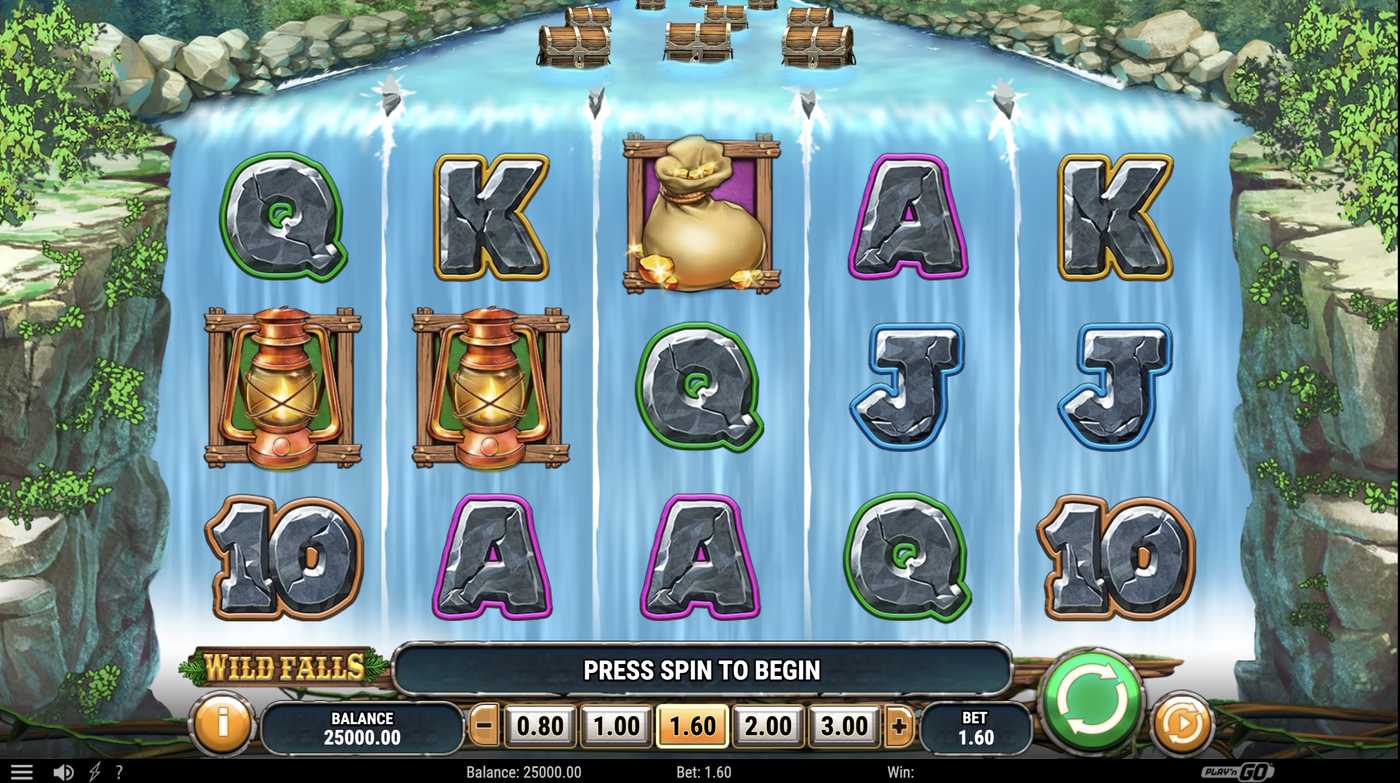
Task: Select the lantern symbol on the first reel
Action: (x=283, y=385)
